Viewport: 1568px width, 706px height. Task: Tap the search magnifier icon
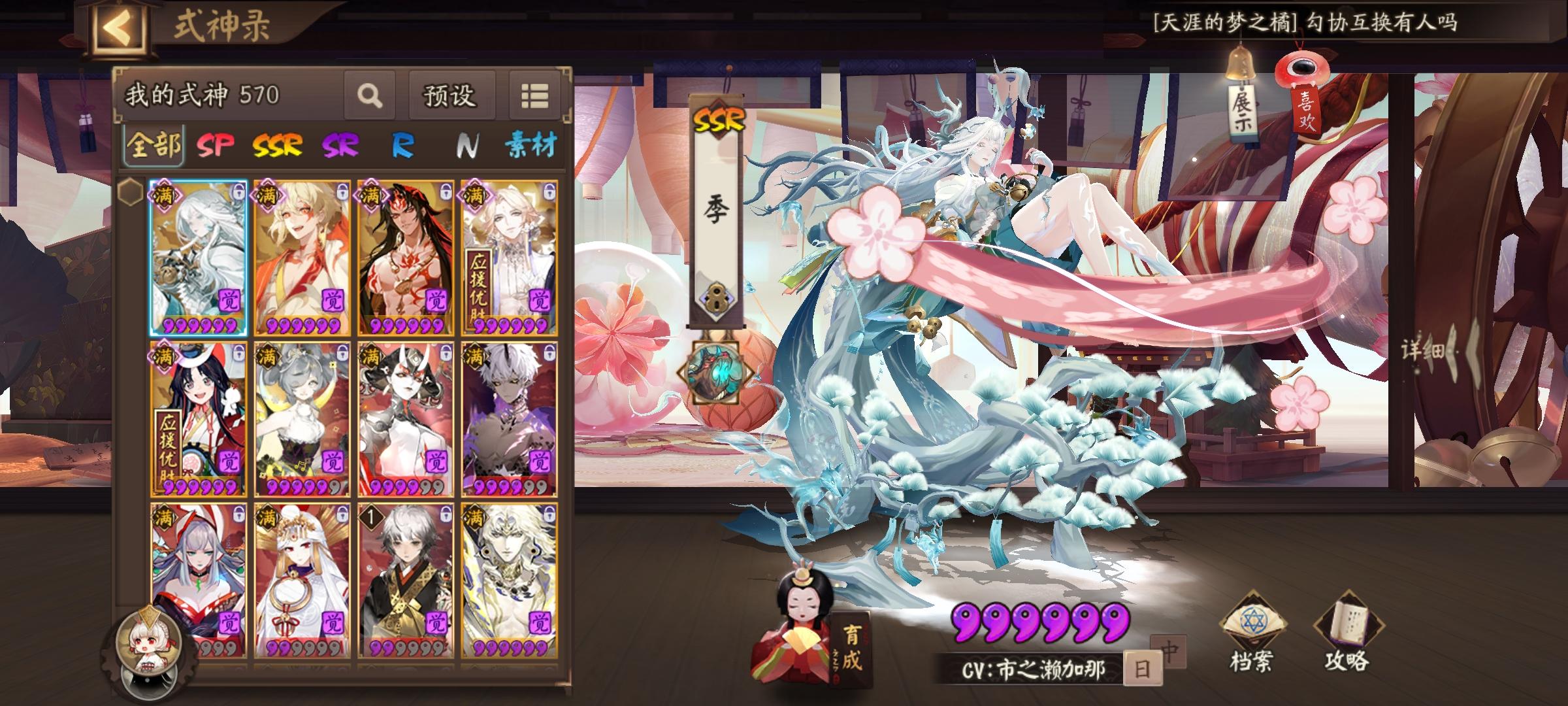coord(370,95)
